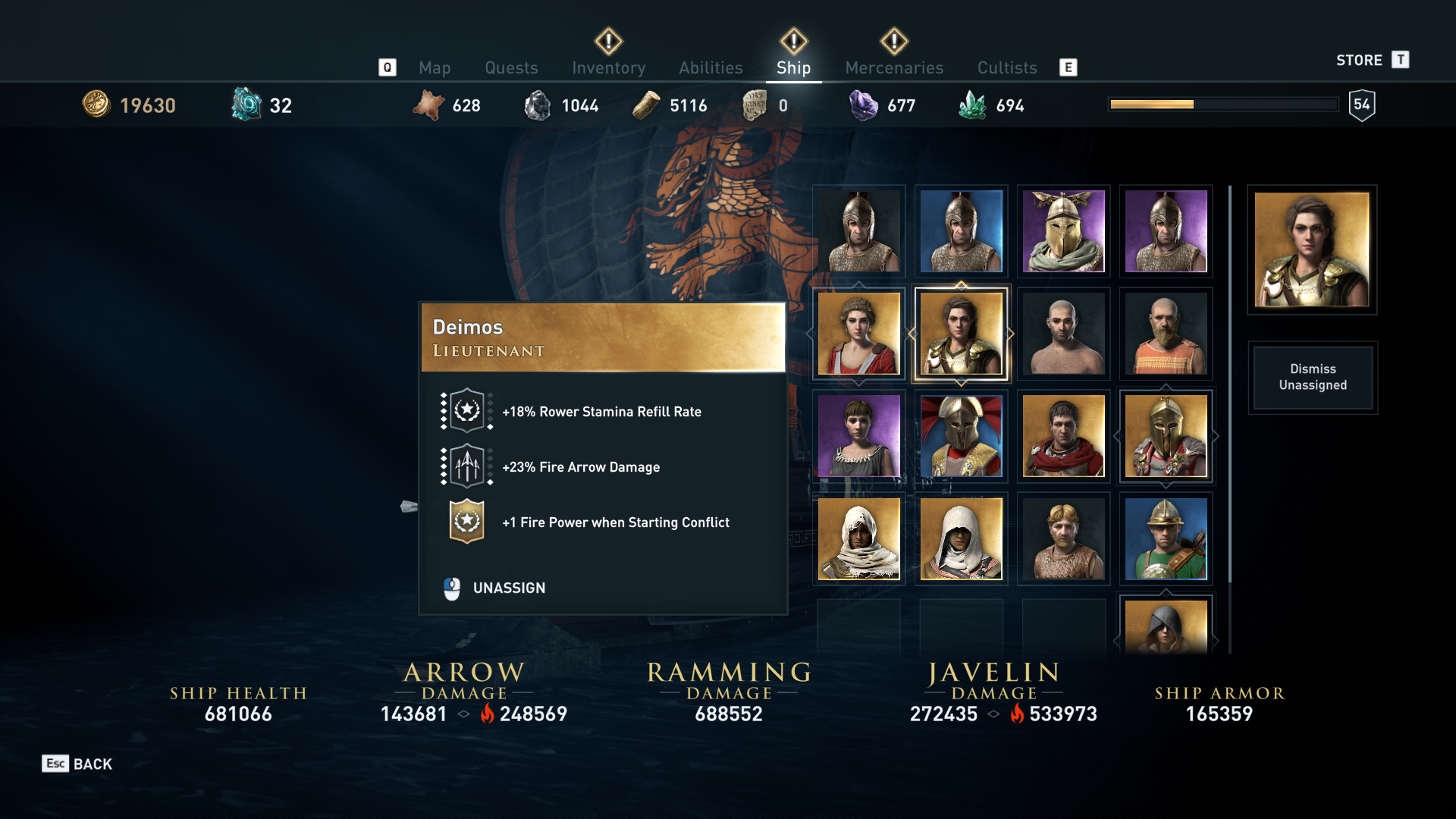
Task: Choose the highlighted Deimos lieutenant tile
Action: [x=961, y=334]
